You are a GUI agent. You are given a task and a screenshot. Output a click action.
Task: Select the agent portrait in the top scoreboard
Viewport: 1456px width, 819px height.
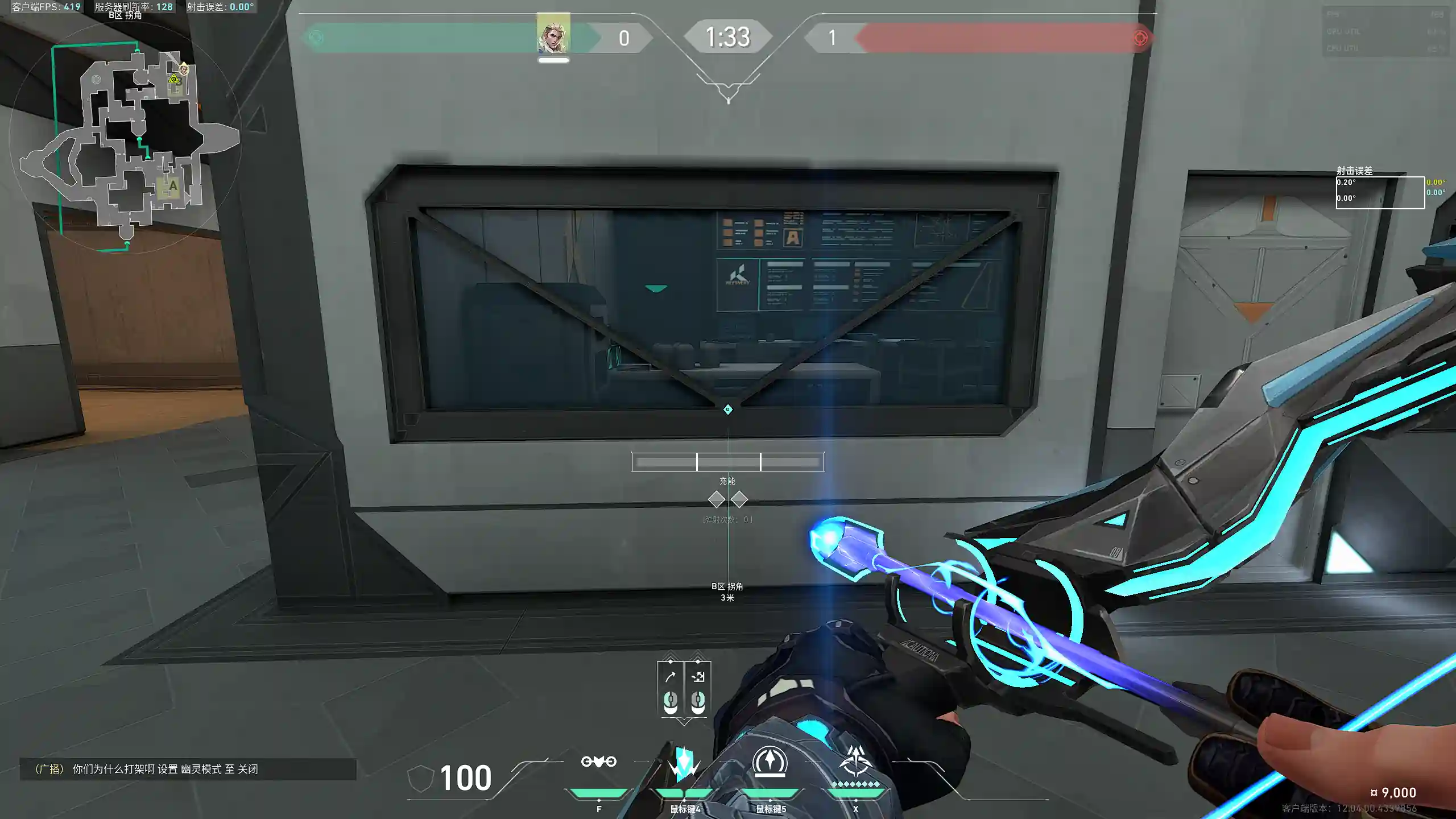tap(553, 34)
